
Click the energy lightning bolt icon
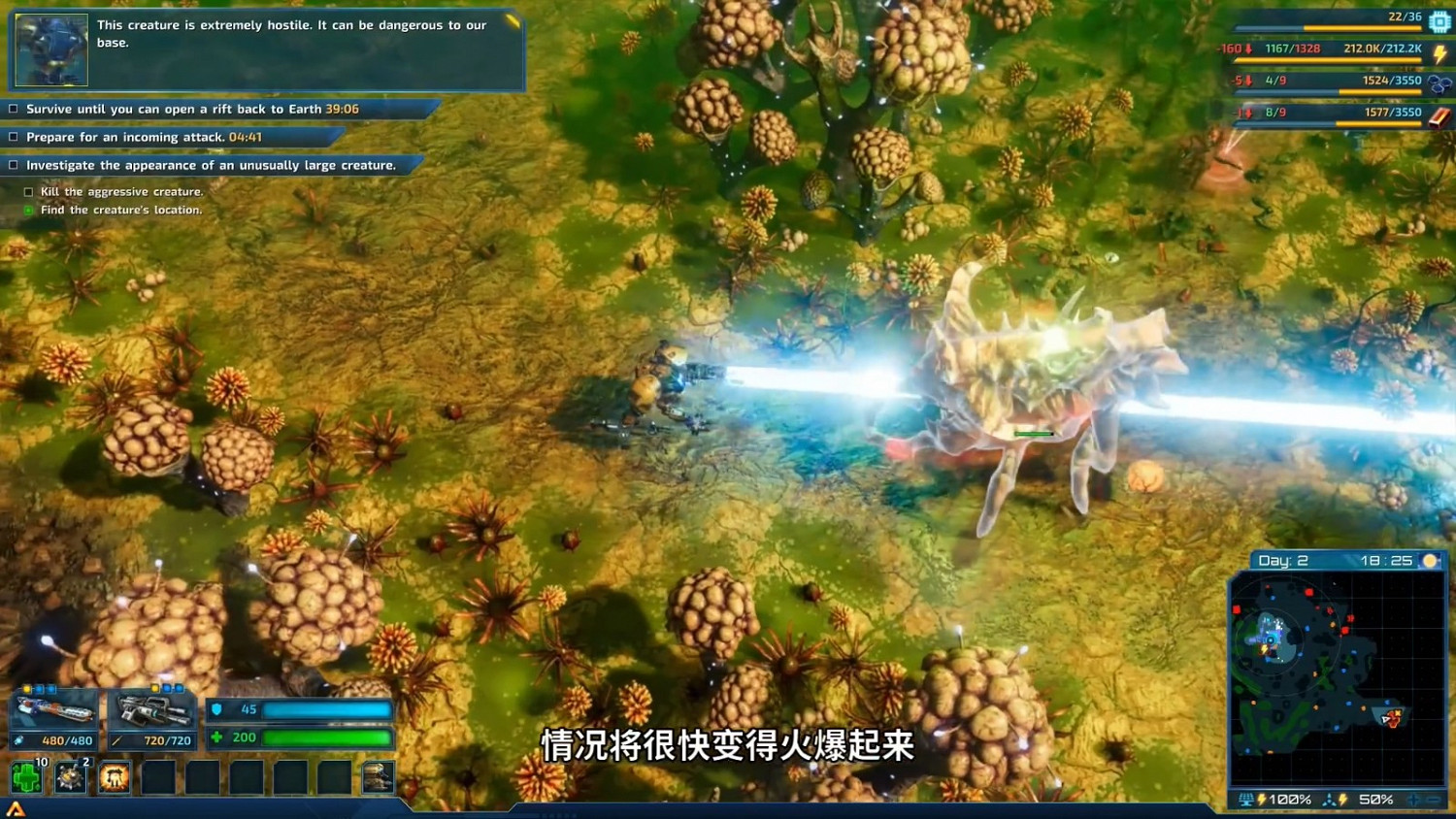pyautogui.click(x=1439, y=53)
